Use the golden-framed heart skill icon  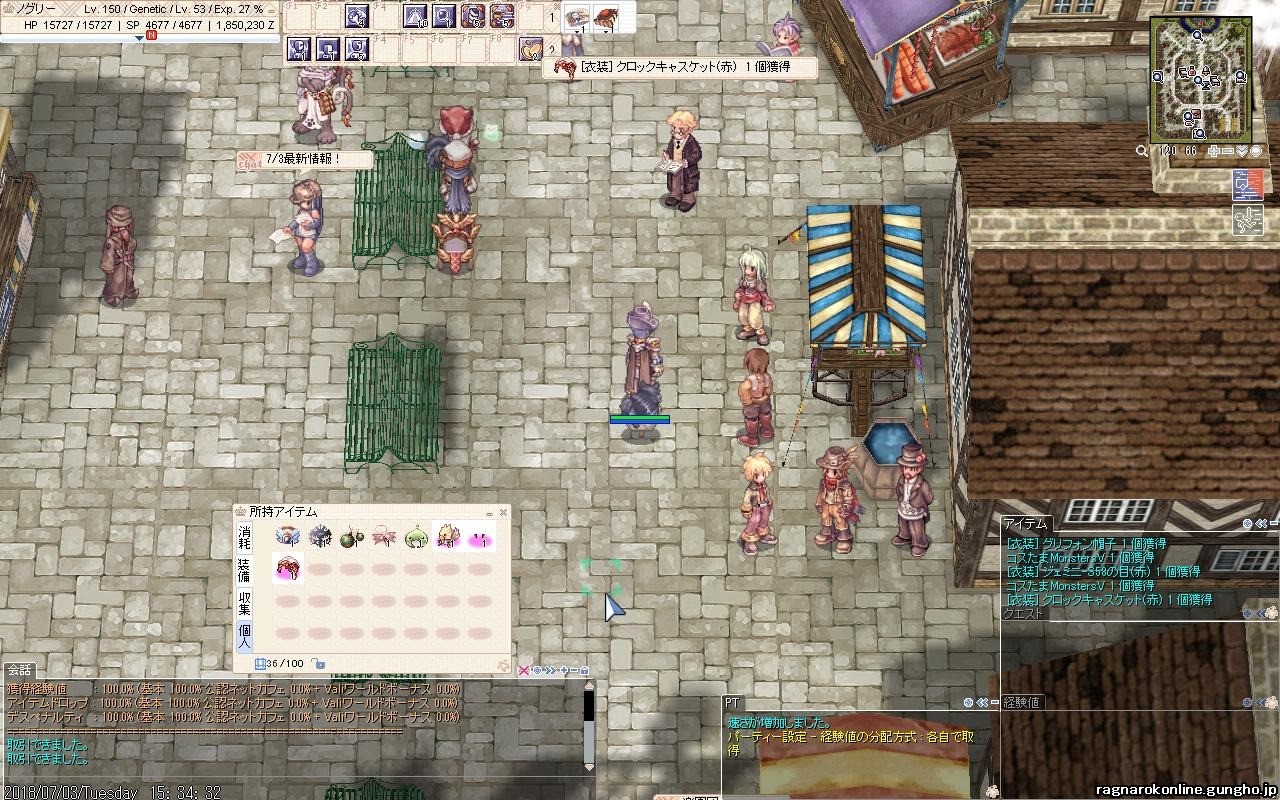coord(530,48)
